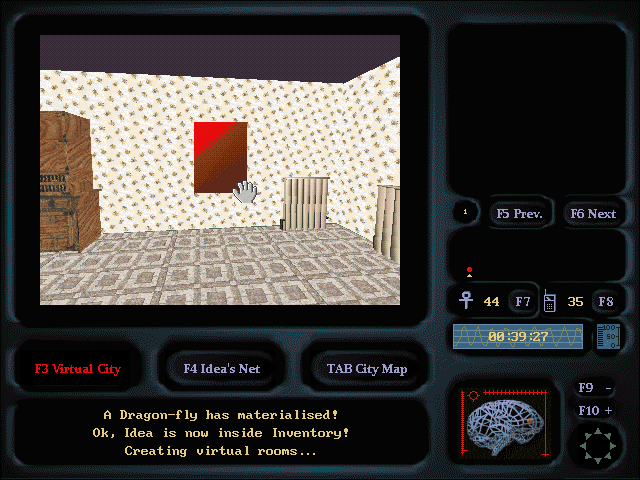Advance with the Next button
This screenshot has height=480, width=640.
click(x=593, y=213)
